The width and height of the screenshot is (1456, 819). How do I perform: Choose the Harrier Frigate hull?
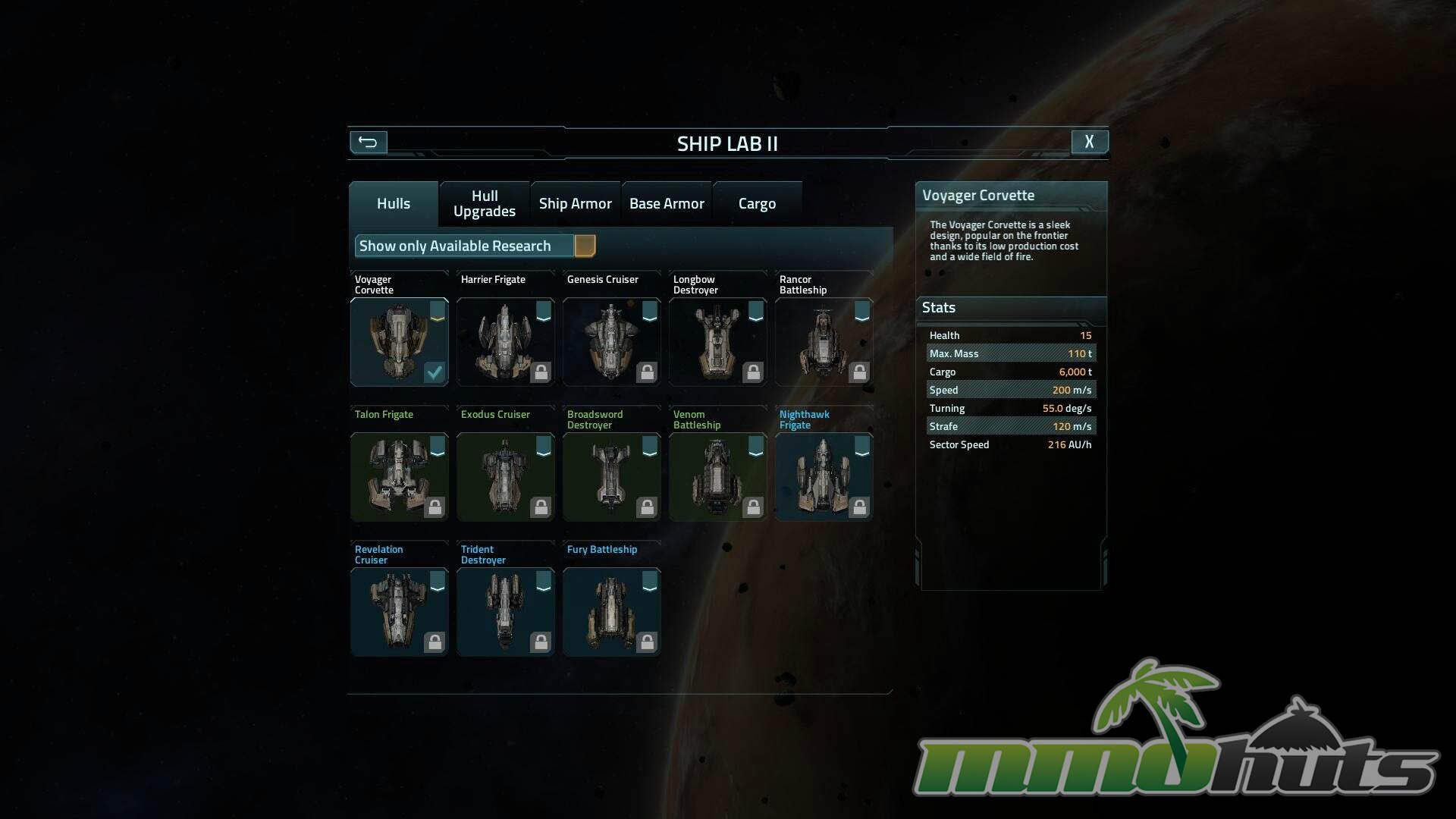[505, 342]
